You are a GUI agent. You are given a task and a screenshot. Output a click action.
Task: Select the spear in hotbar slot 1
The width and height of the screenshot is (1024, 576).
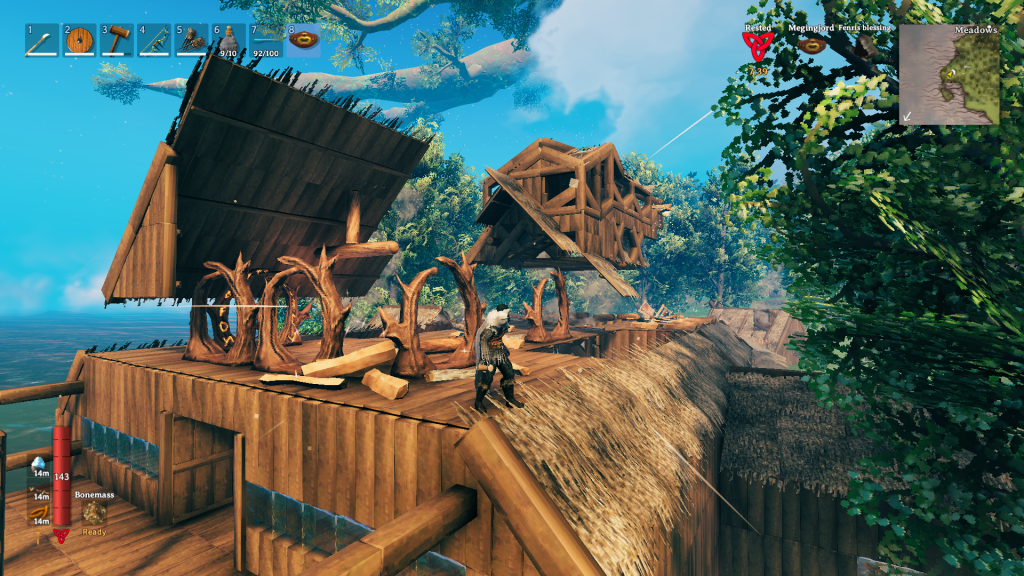tap(43, 41)
